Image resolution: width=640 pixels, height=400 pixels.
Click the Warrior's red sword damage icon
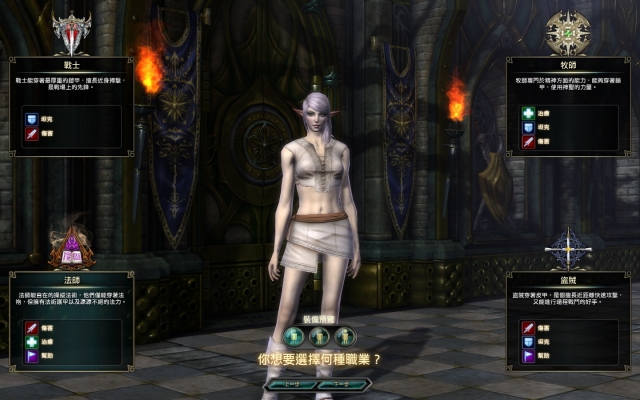pyautogui.click(x=31, y=133)
